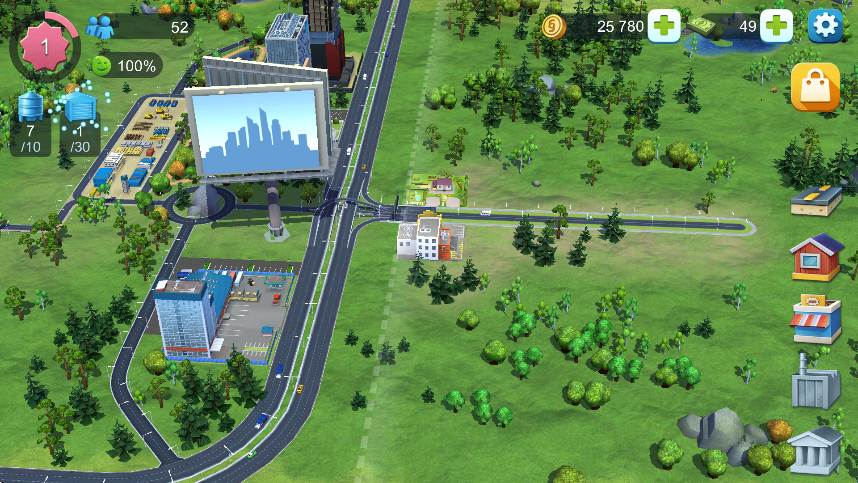The height and width of the screenshot is (483, 858).
Task: Add more Simoleon coins with plus button
Action: click(664, 25)
